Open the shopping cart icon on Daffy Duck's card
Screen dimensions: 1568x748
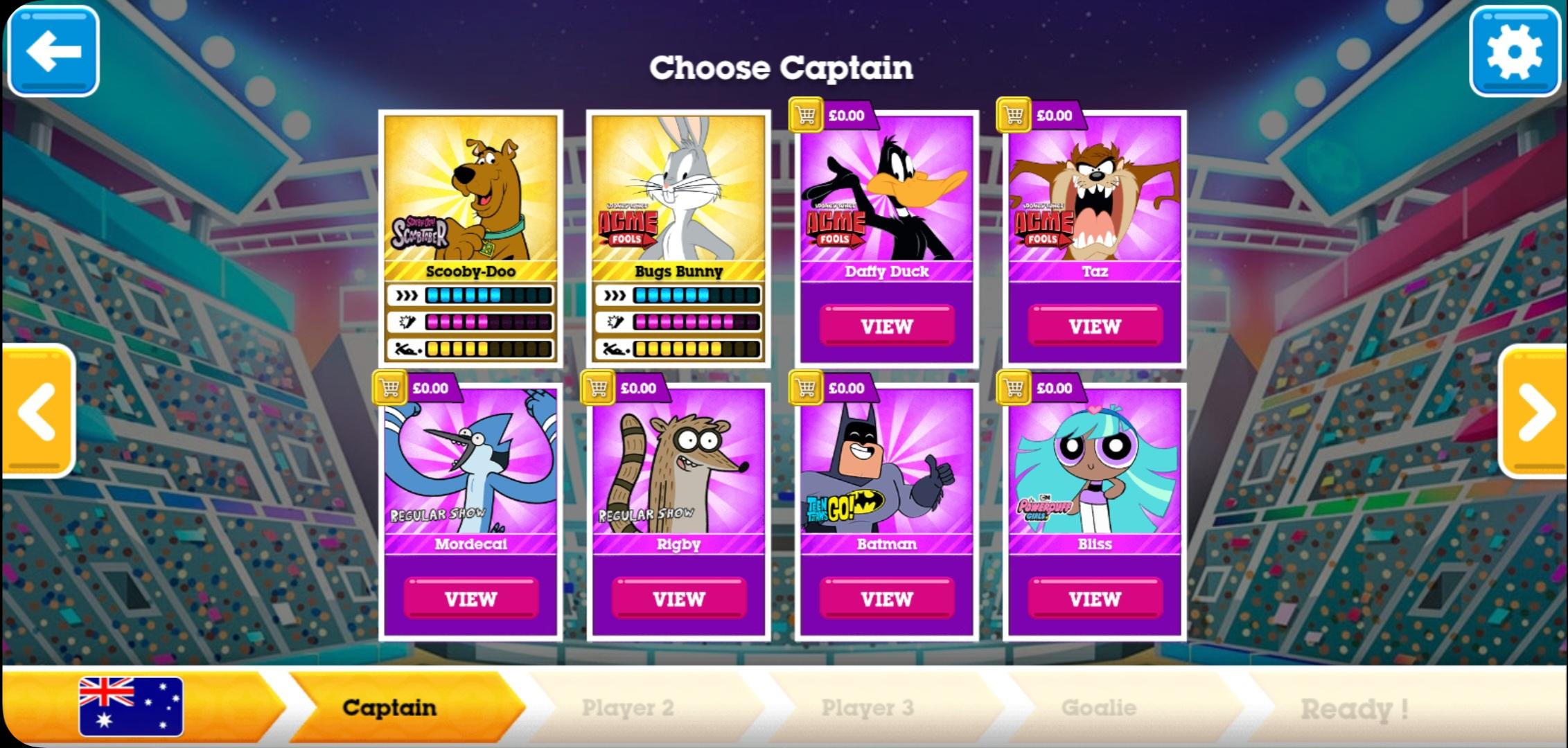(806, 115)
